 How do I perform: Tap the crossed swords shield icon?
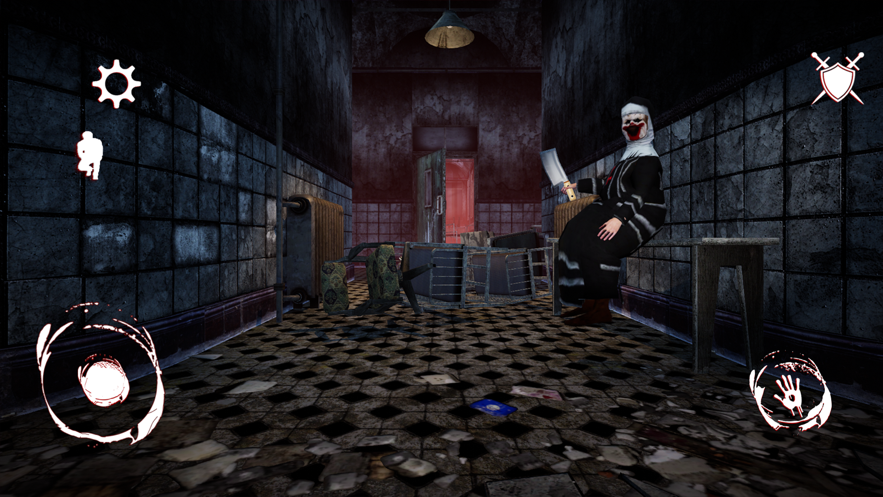coord(836,77)
